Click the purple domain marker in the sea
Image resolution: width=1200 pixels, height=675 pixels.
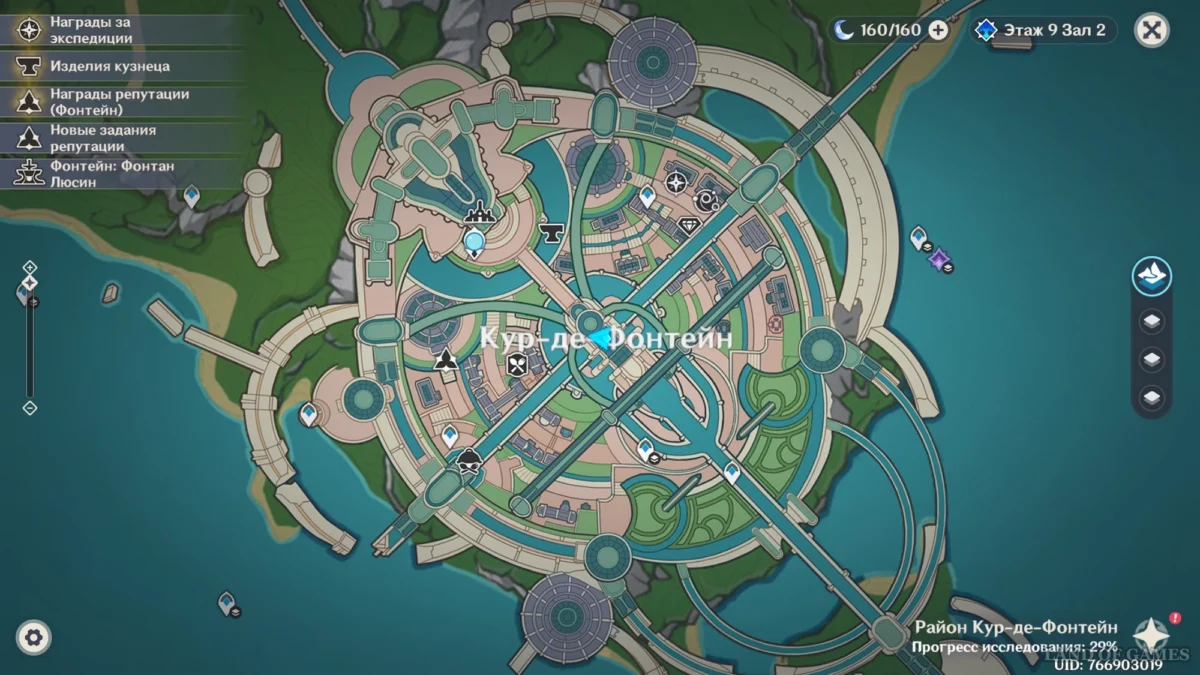pos(939,259)
